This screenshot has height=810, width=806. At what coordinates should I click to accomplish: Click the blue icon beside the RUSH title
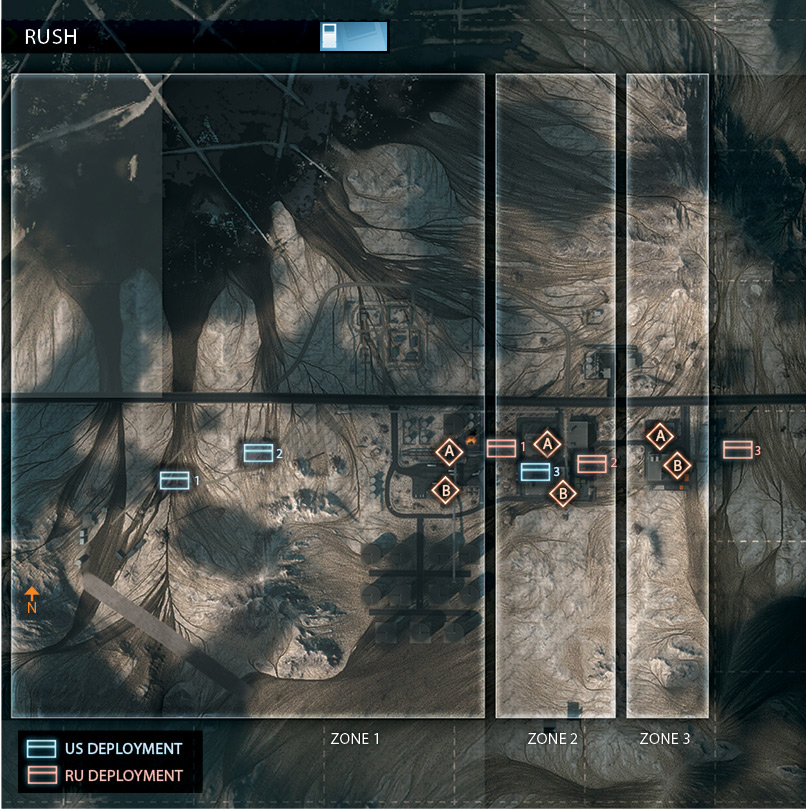(x=352, y=36)
